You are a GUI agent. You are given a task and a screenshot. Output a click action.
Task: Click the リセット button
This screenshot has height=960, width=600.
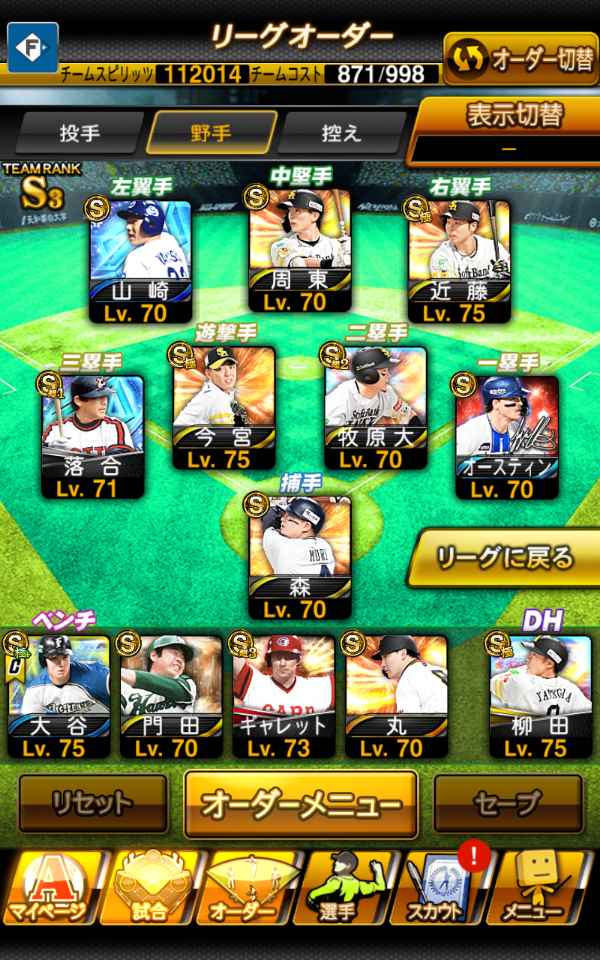(x=93, y=803)
